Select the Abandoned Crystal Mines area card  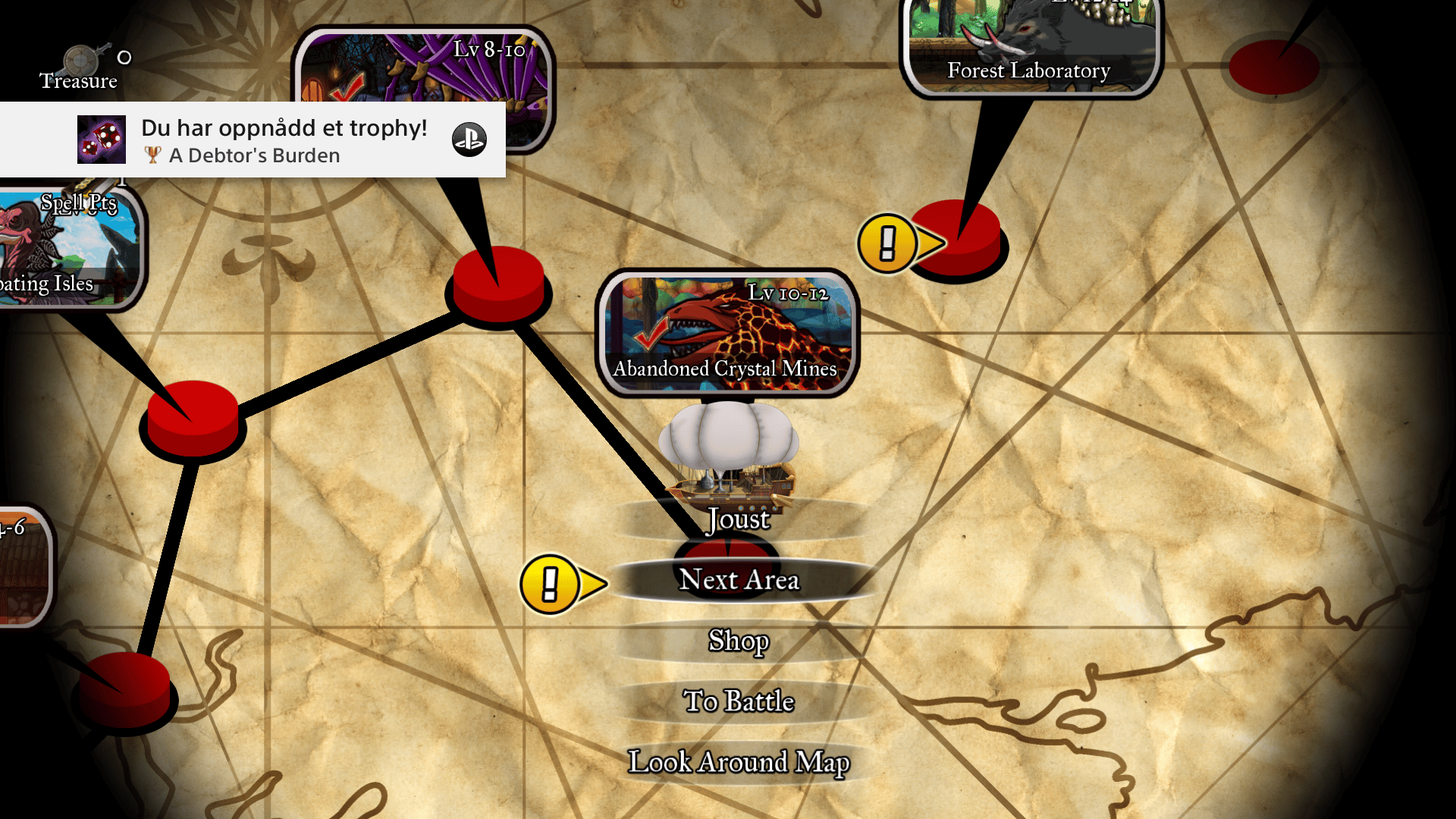(x=727, y=334)
